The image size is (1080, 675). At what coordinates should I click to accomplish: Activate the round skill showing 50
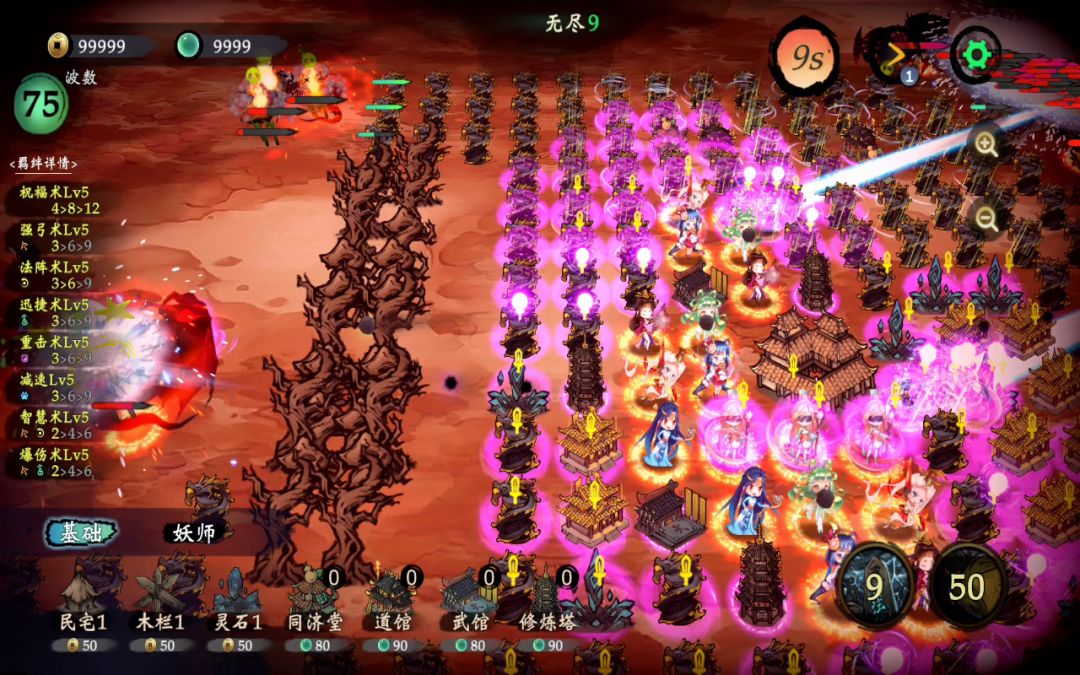[x=966, y=586]
